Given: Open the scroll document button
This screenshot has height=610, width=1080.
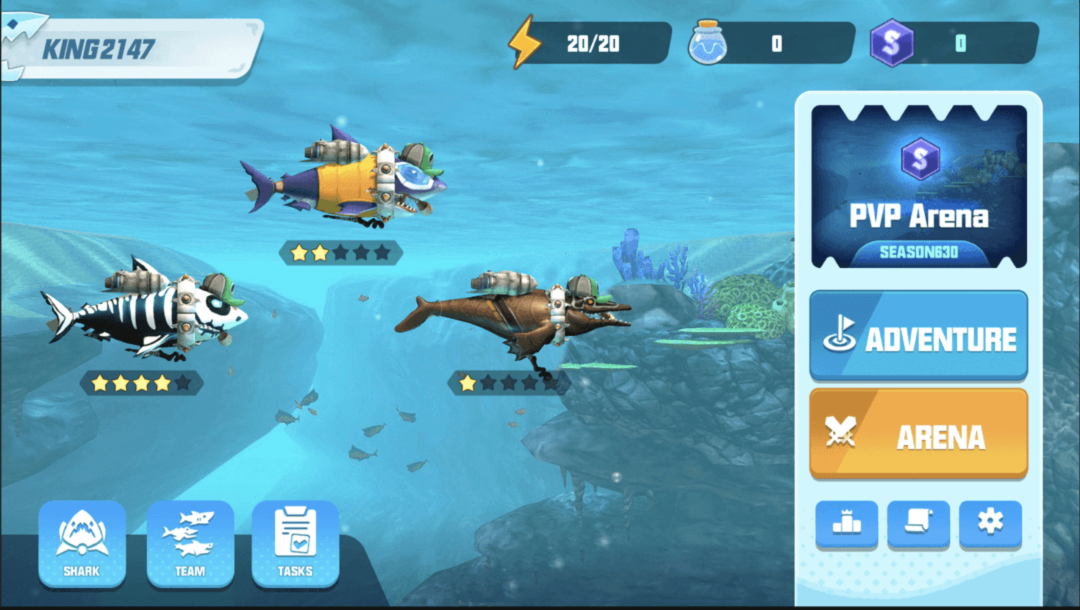Looking at the screenshot, I should pos(918,524).
